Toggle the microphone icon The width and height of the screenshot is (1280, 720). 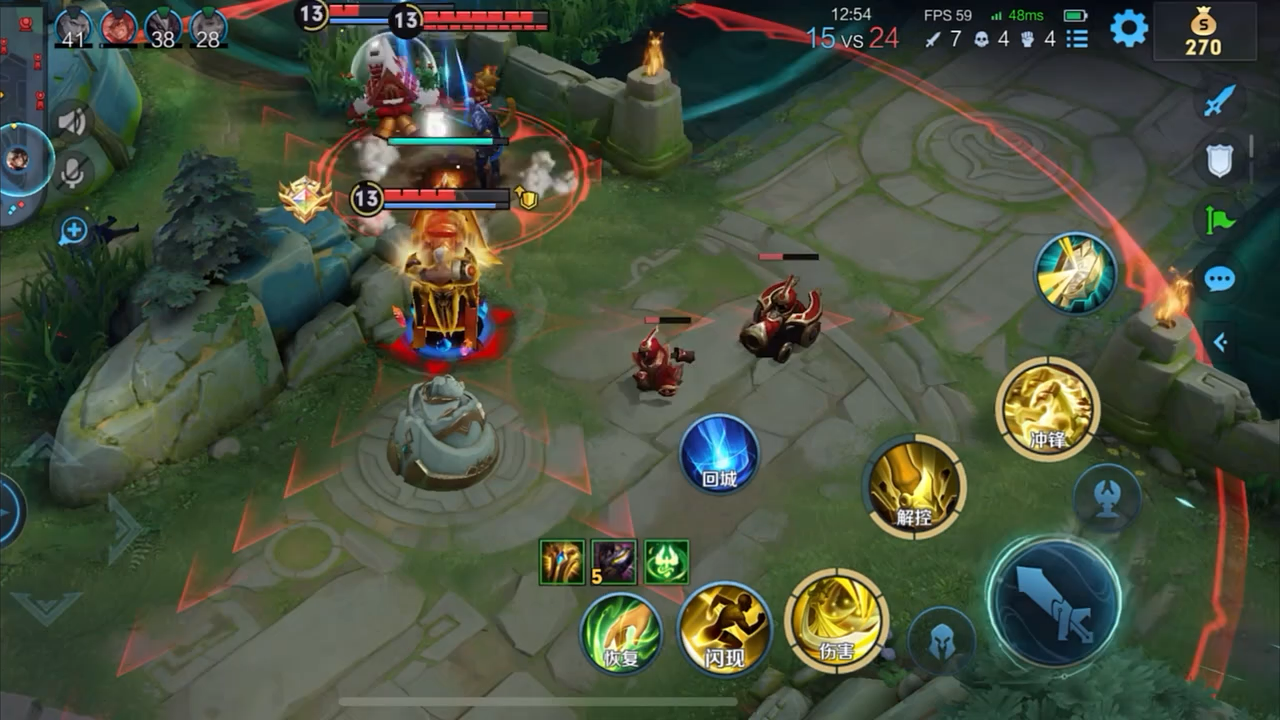(x=72, y=172)
